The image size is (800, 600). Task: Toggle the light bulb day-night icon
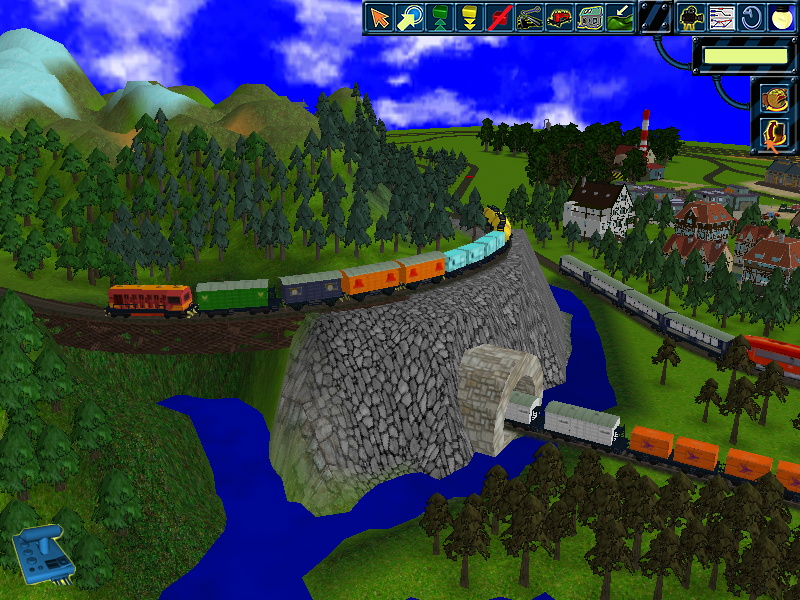[x=778, y=17]
